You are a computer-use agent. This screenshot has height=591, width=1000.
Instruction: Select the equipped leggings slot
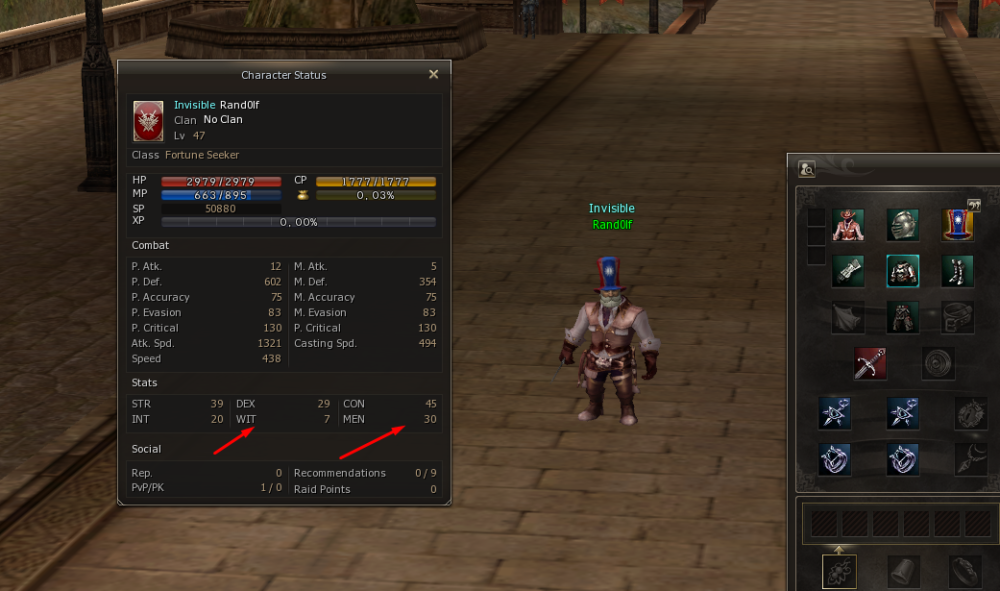click(x=903, y=317)
